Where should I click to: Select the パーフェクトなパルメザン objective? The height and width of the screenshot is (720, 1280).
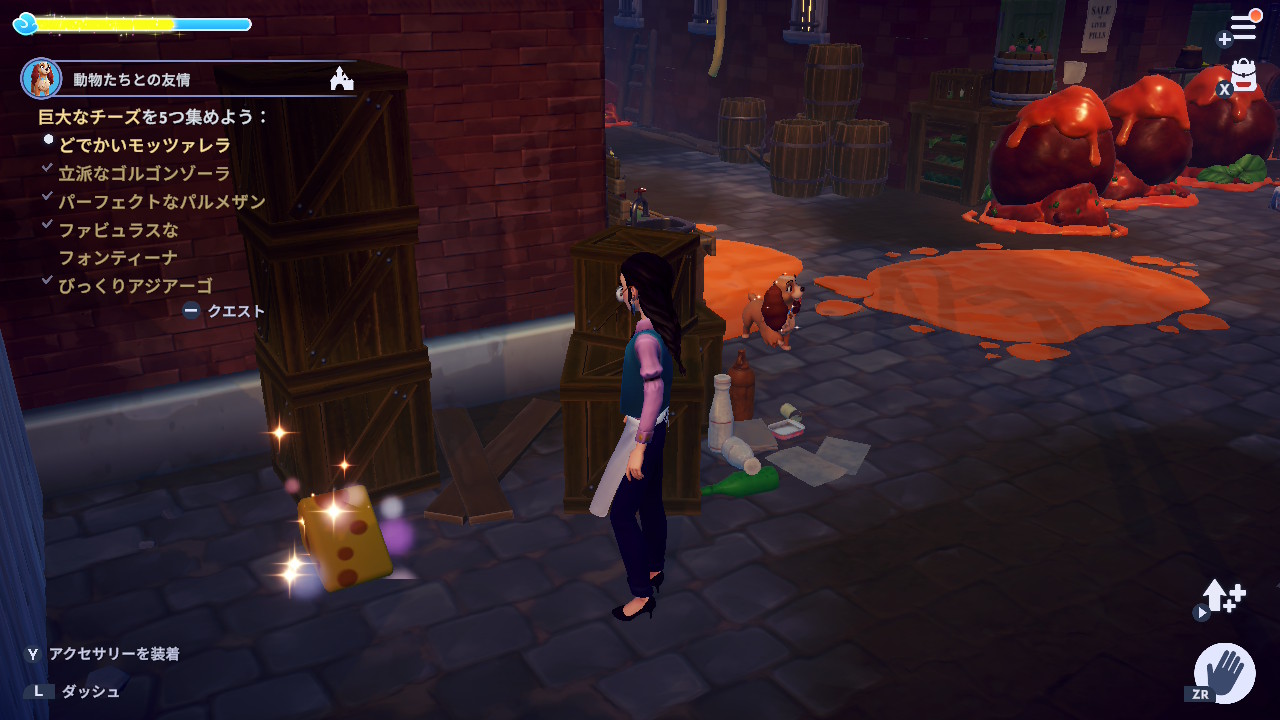point(161,201)
